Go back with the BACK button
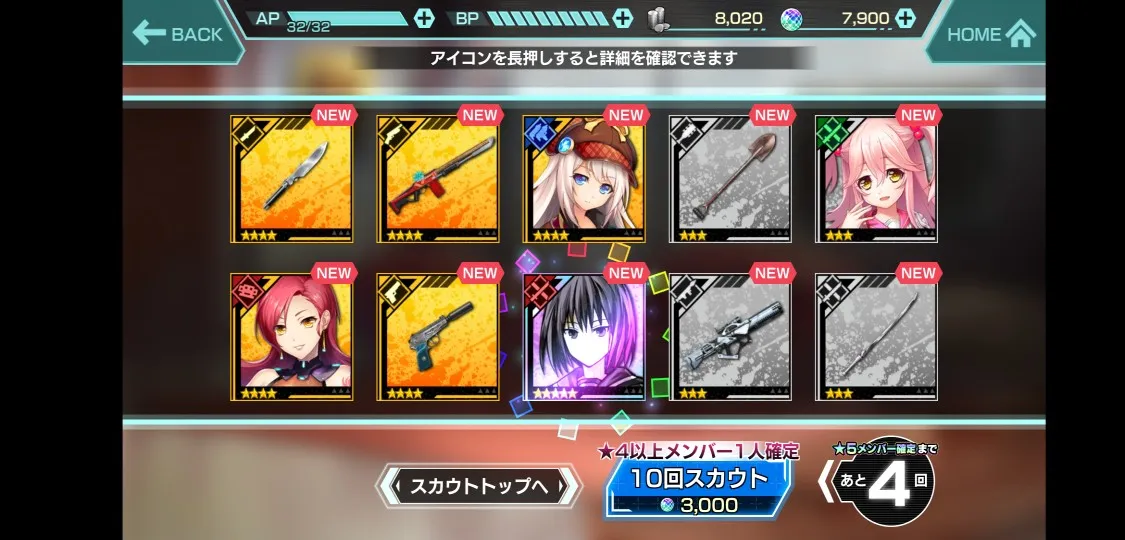 coord(178,34)
